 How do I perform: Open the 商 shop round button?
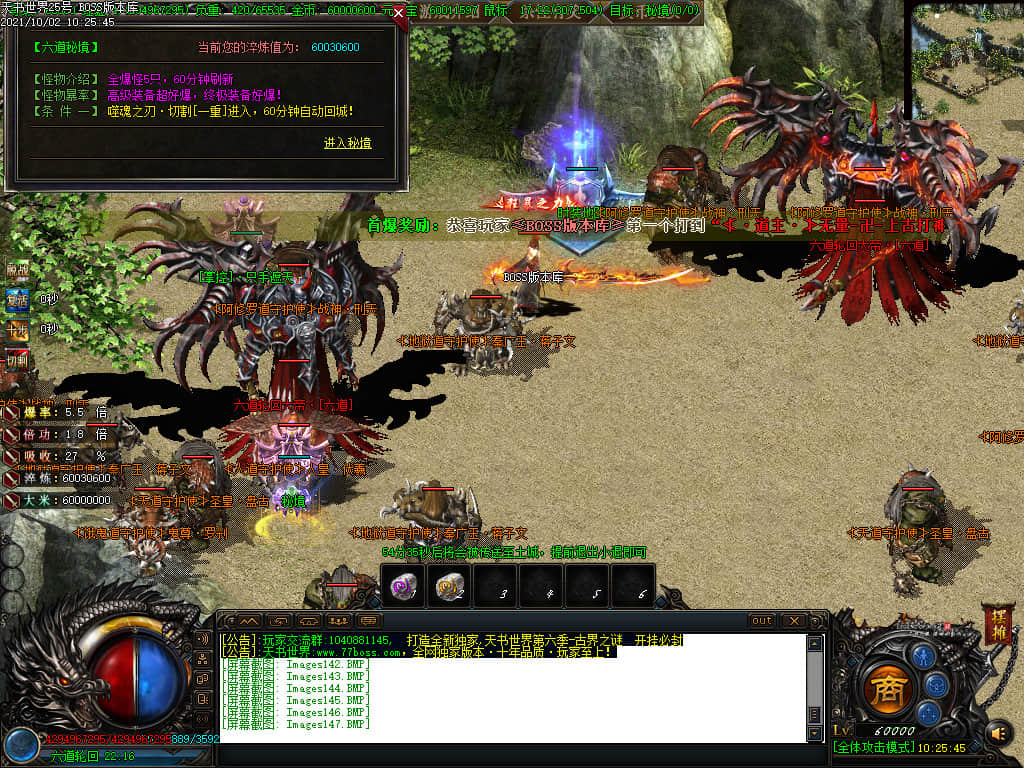[x=885, y=690]
